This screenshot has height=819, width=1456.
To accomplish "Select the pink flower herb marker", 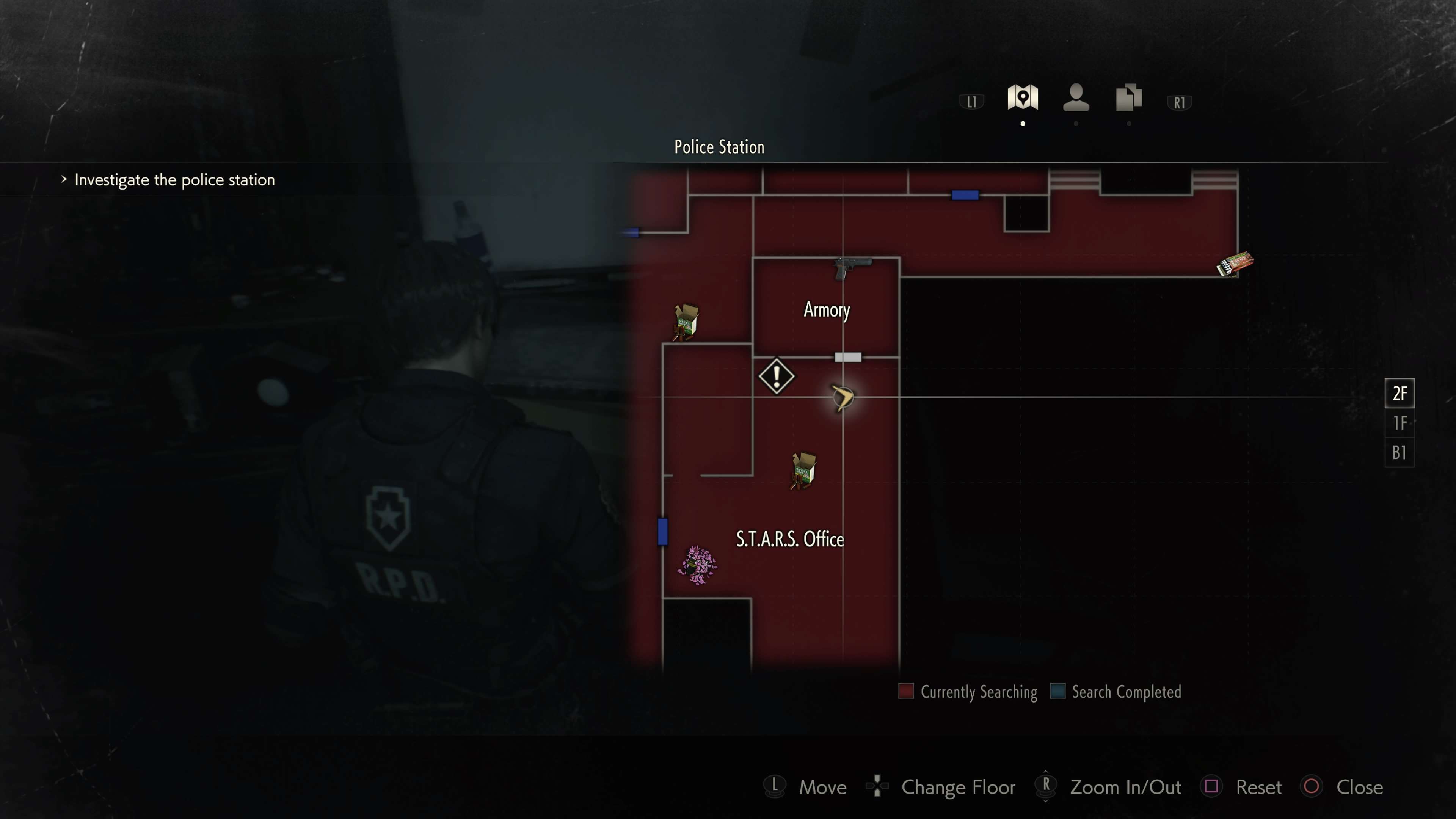I will (x=697, y=564).
